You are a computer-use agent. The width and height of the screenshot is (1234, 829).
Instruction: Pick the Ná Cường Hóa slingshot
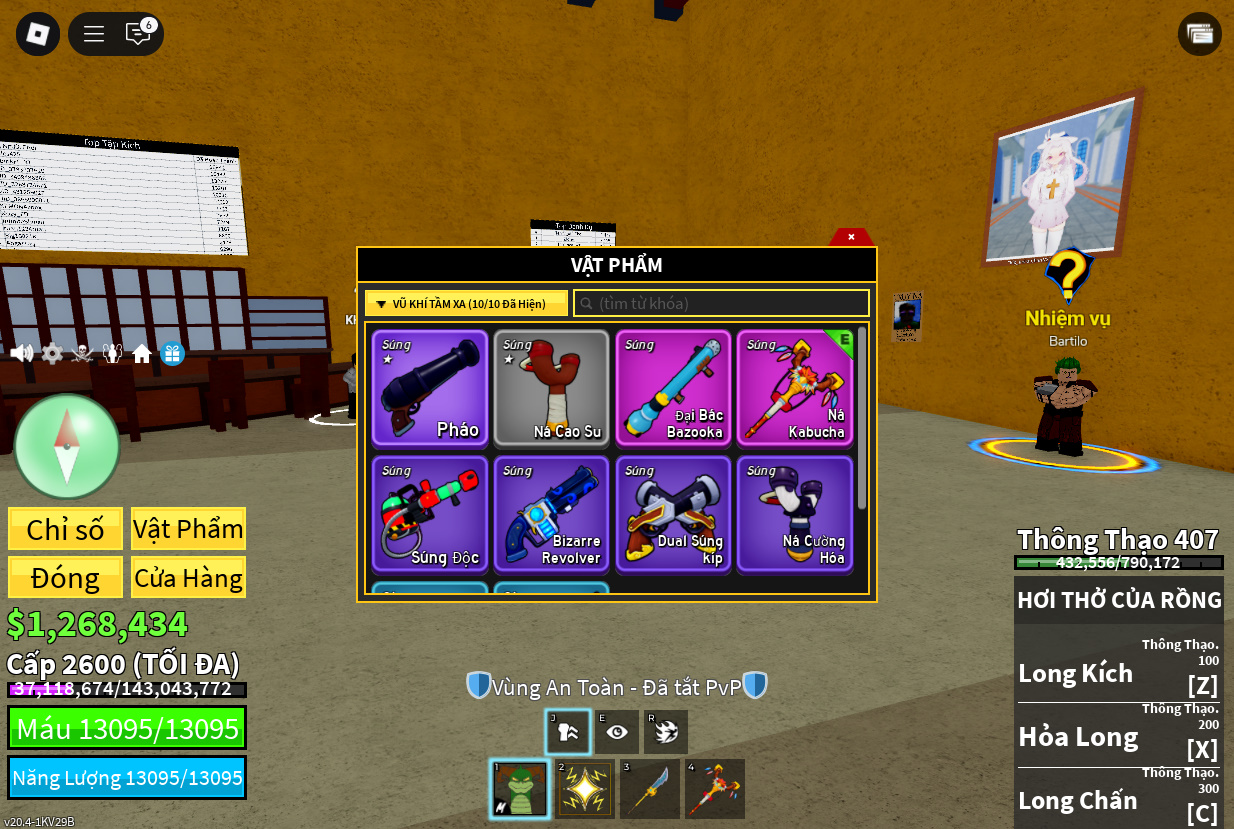point(795,514)
